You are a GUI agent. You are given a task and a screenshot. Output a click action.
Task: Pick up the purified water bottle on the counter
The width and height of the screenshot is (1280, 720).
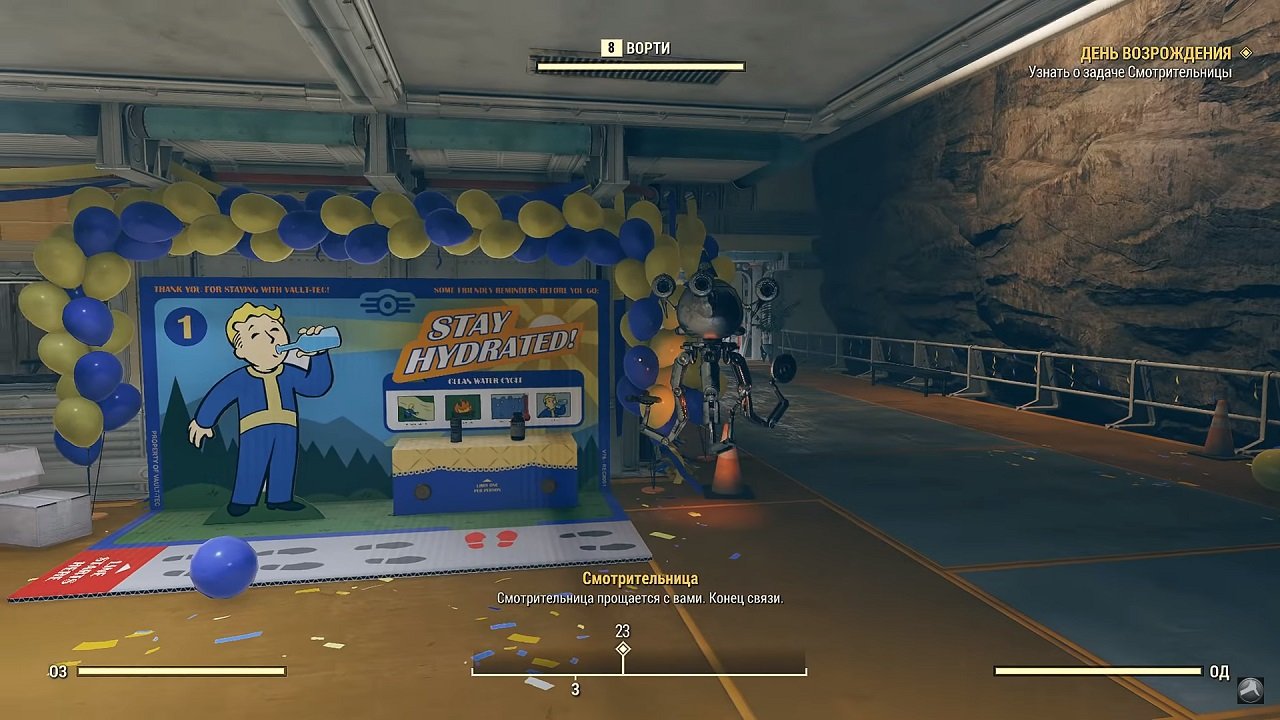(456, 427)
